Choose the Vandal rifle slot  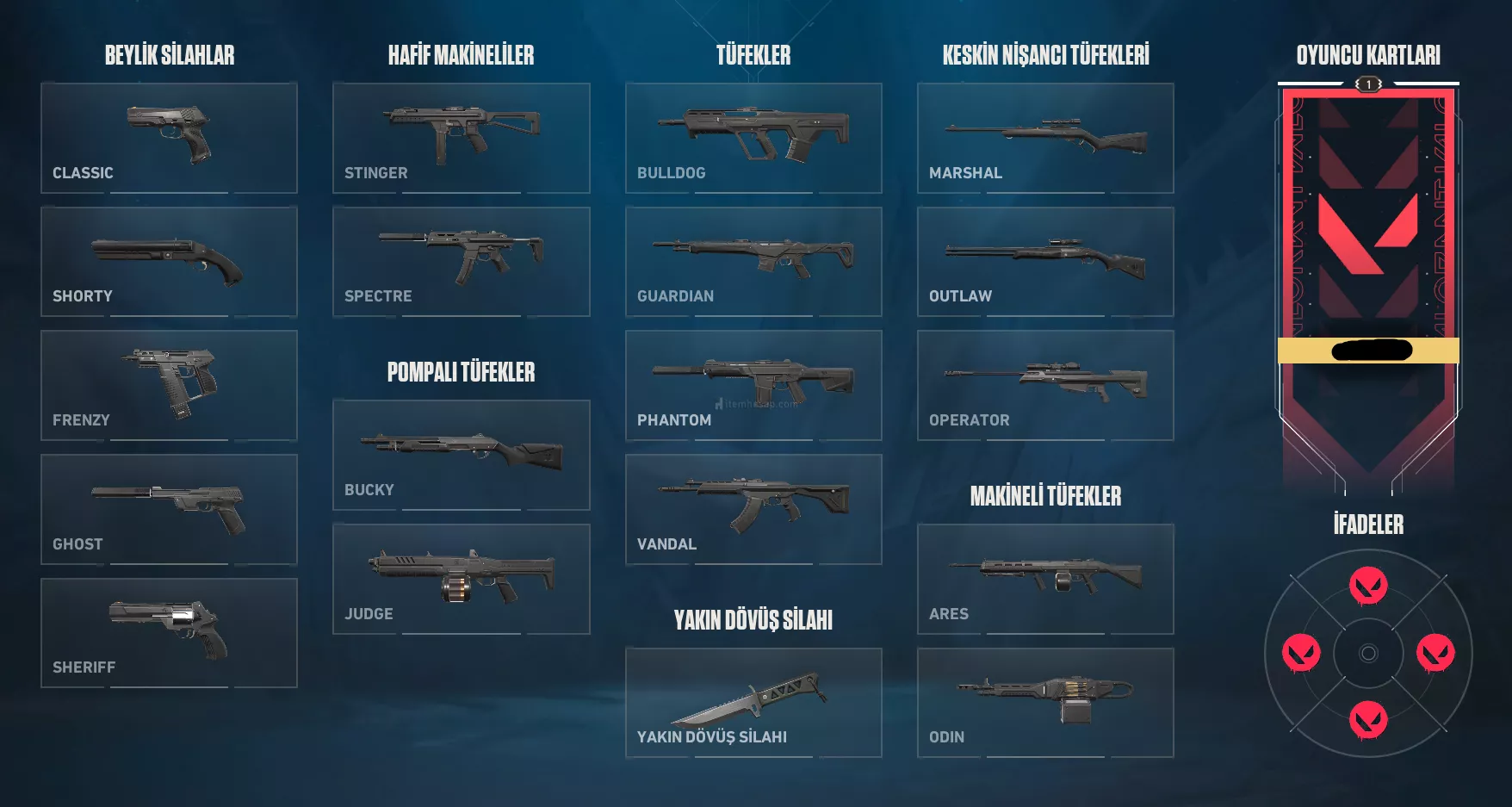pos(753,509)
